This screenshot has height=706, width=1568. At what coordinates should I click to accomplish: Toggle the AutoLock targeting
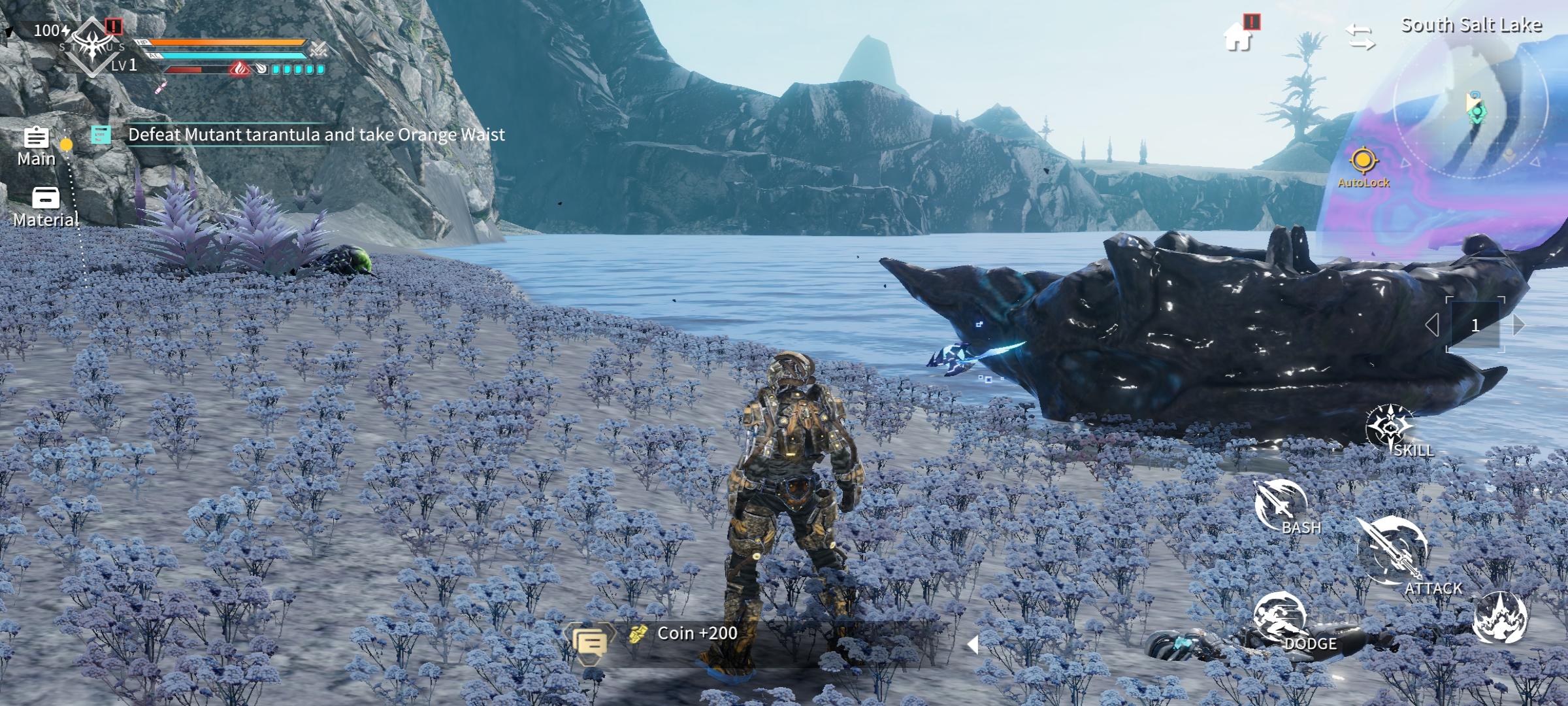coord(1363,165)
